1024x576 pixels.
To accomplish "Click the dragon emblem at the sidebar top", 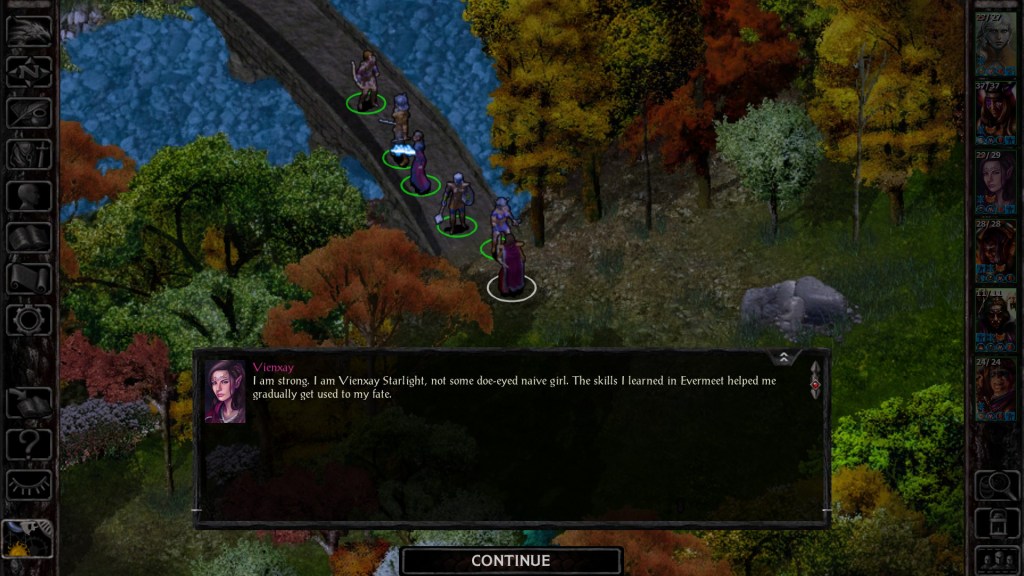I will 29,30.
